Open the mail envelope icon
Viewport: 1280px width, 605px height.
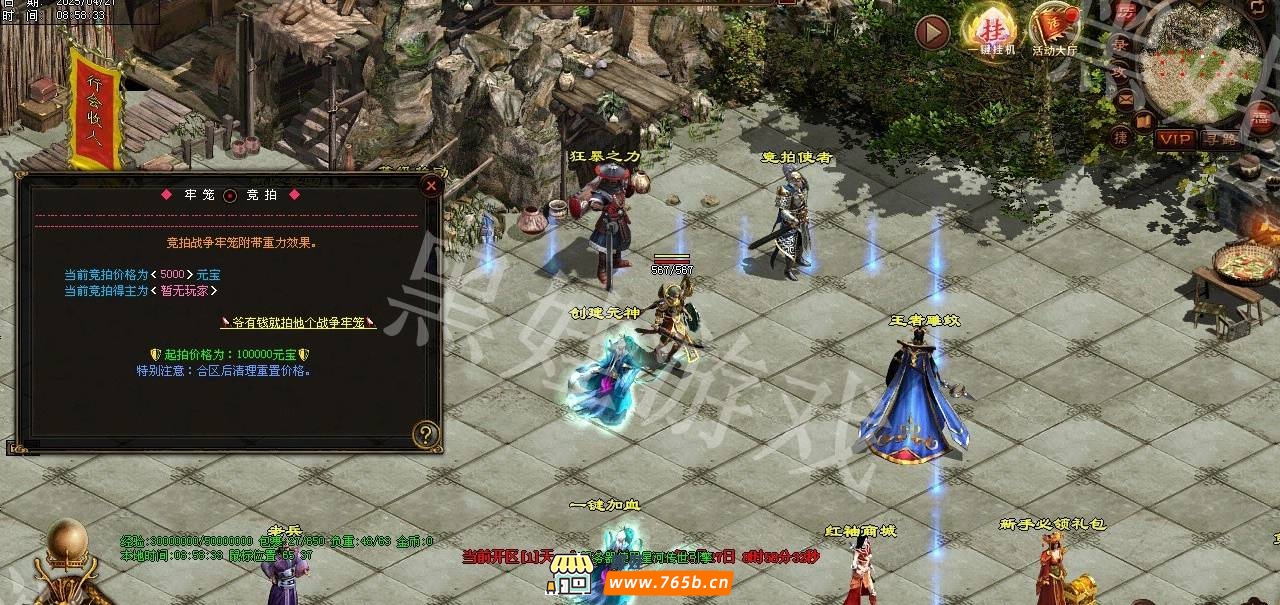pyautogui.click(x=1124, y=98)
